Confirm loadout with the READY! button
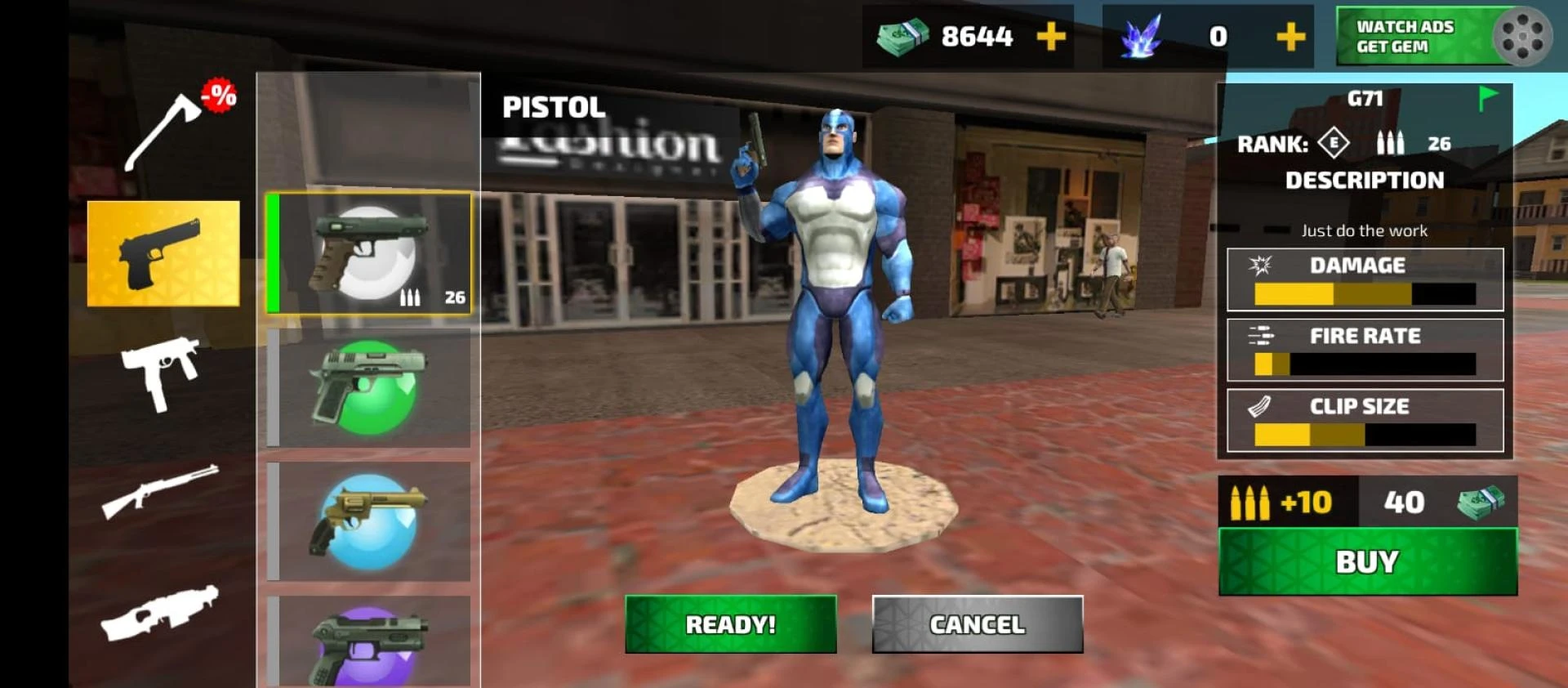The image size is (1568, 688). point(730,624)
